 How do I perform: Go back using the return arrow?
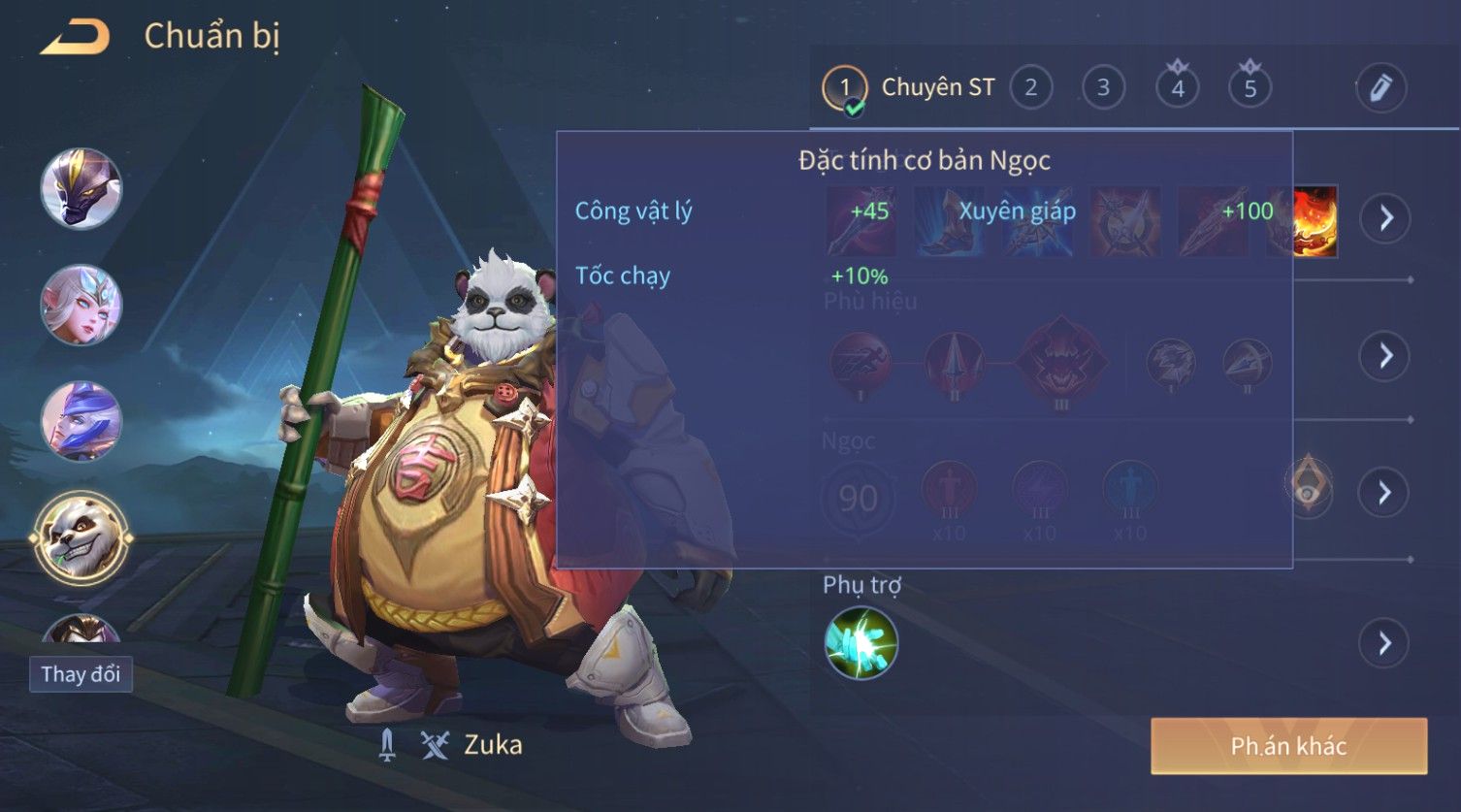(x=75, y=38)
